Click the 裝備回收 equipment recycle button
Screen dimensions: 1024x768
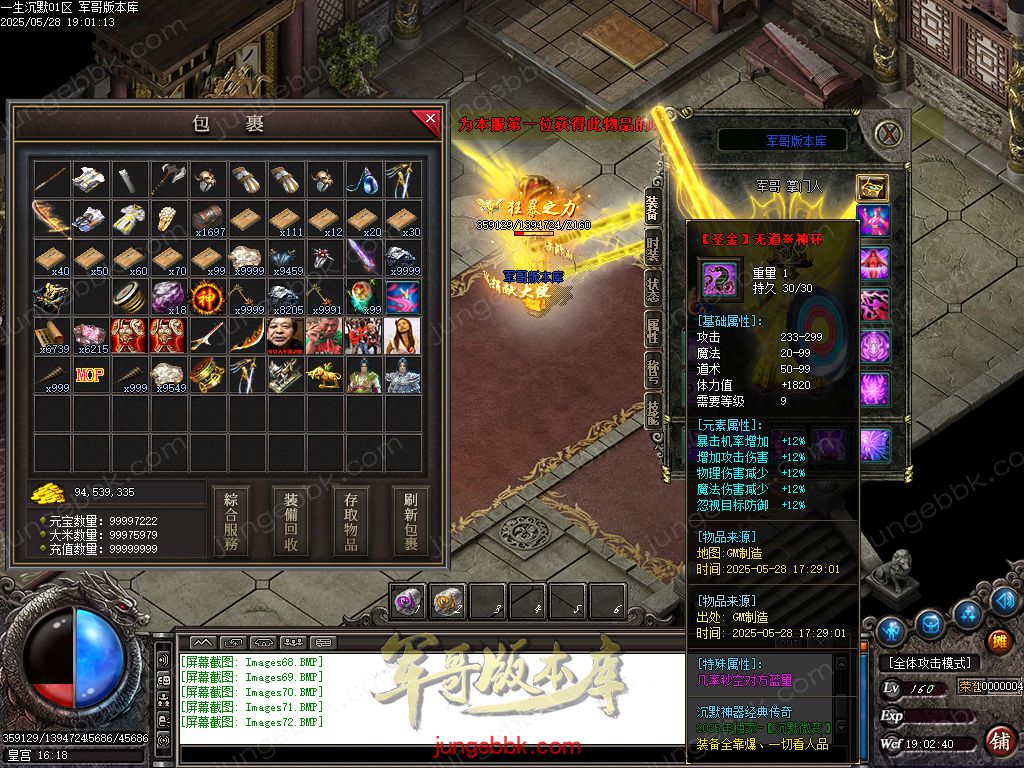(291, 521)
